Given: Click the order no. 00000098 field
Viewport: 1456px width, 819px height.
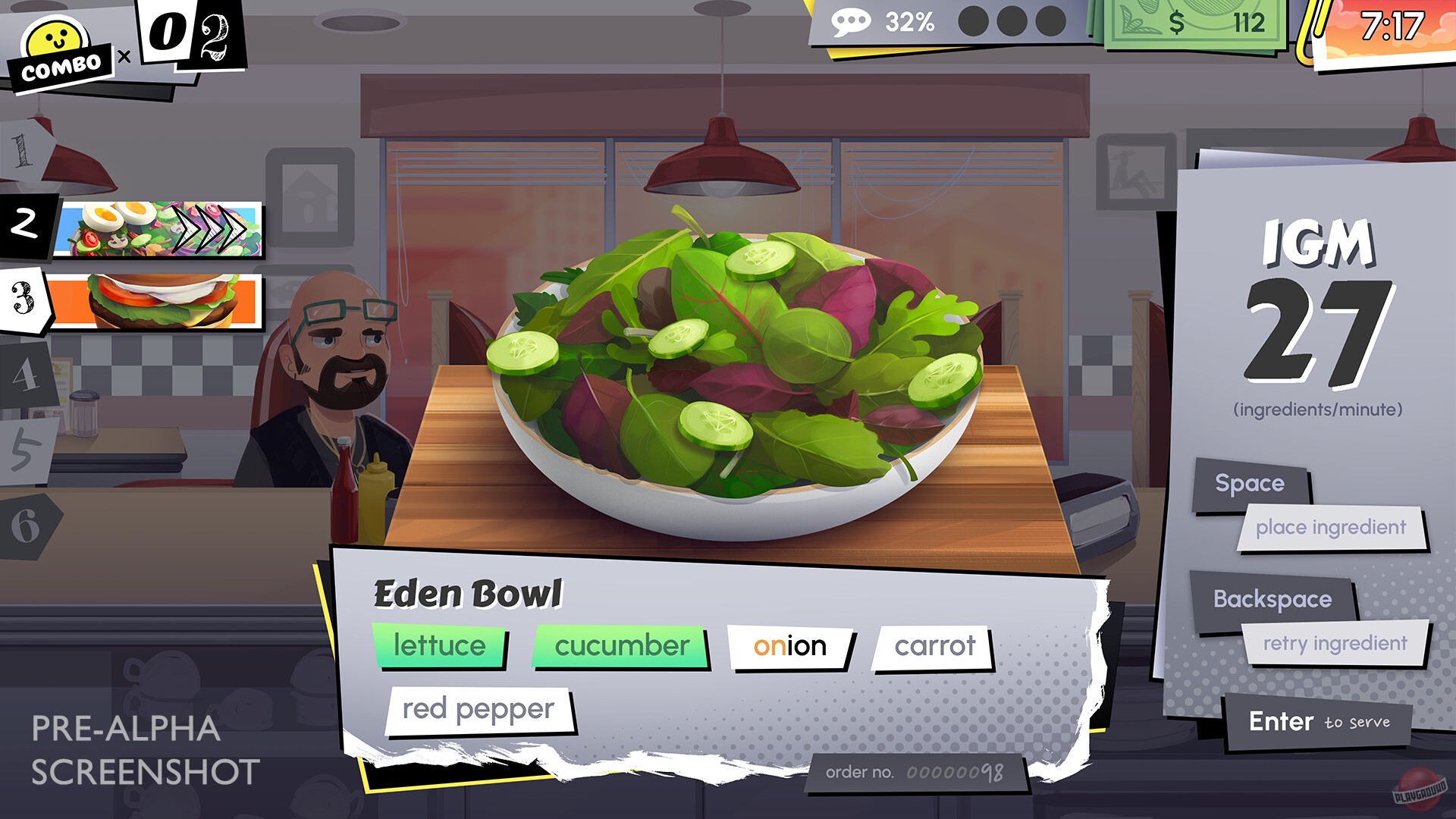Looking at the screenshot, I should [x=917, y=770].
